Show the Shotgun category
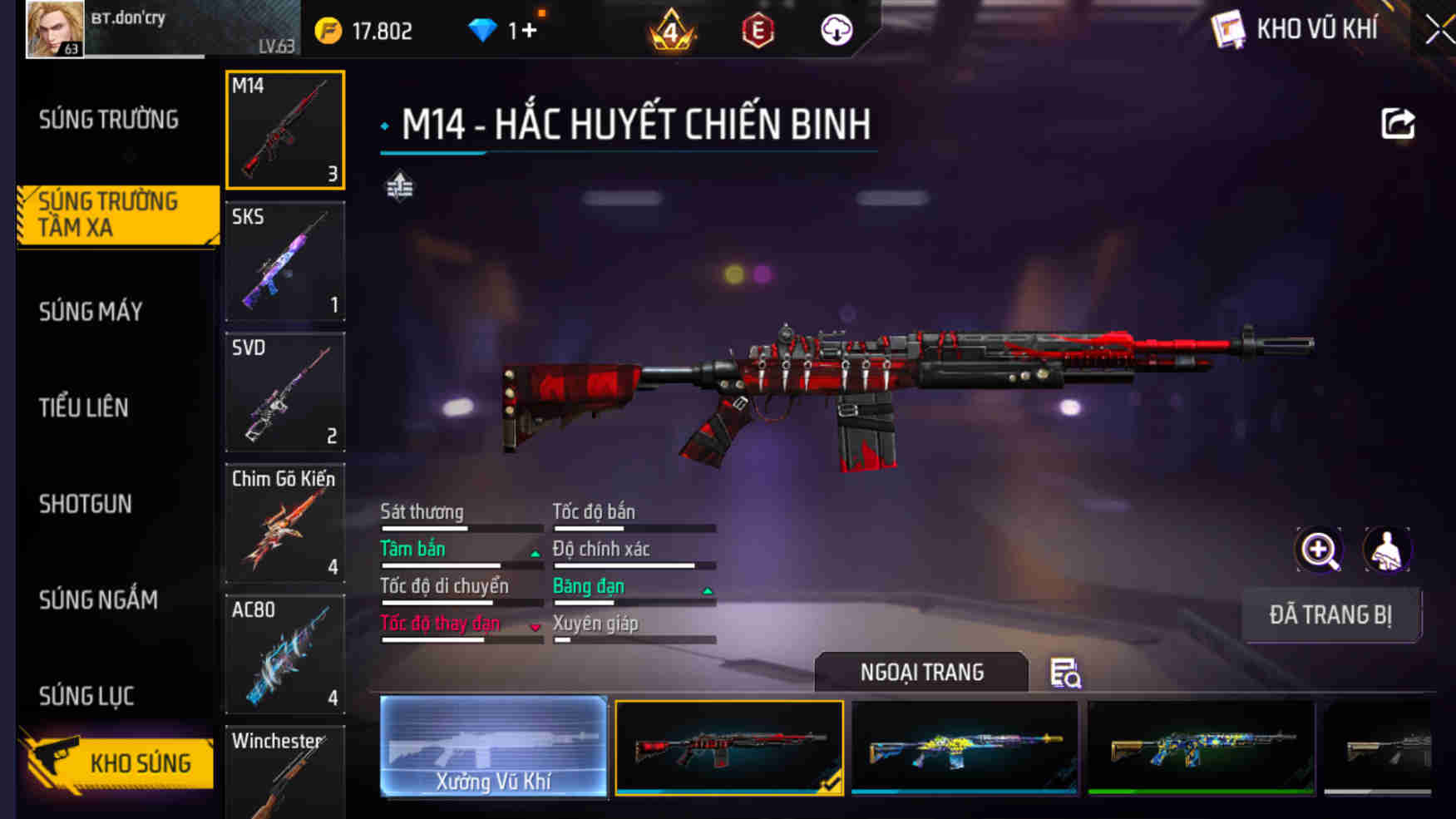1456x819 pixels. [85, 504]
